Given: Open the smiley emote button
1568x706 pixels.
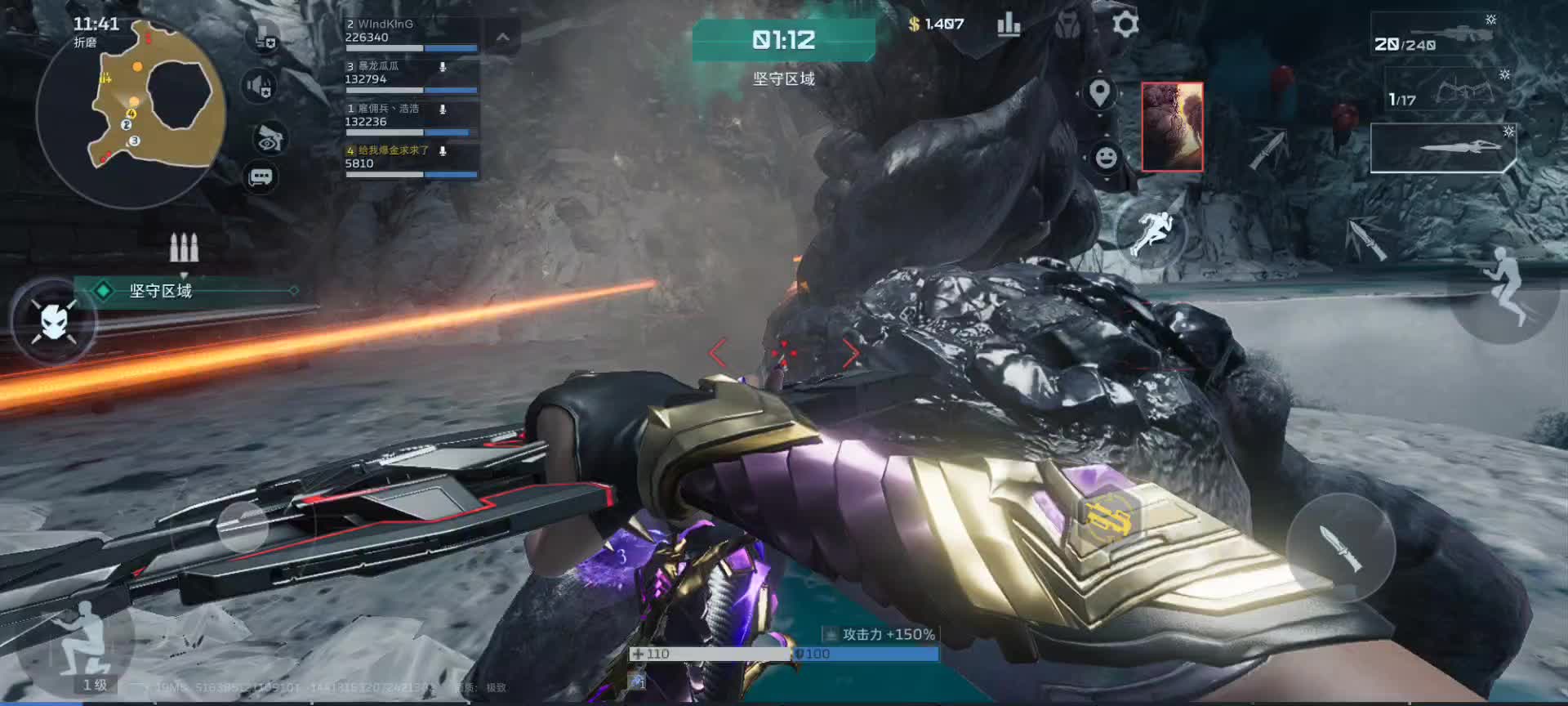Looking at the screenshot, I should click(x=1106, y=156).
